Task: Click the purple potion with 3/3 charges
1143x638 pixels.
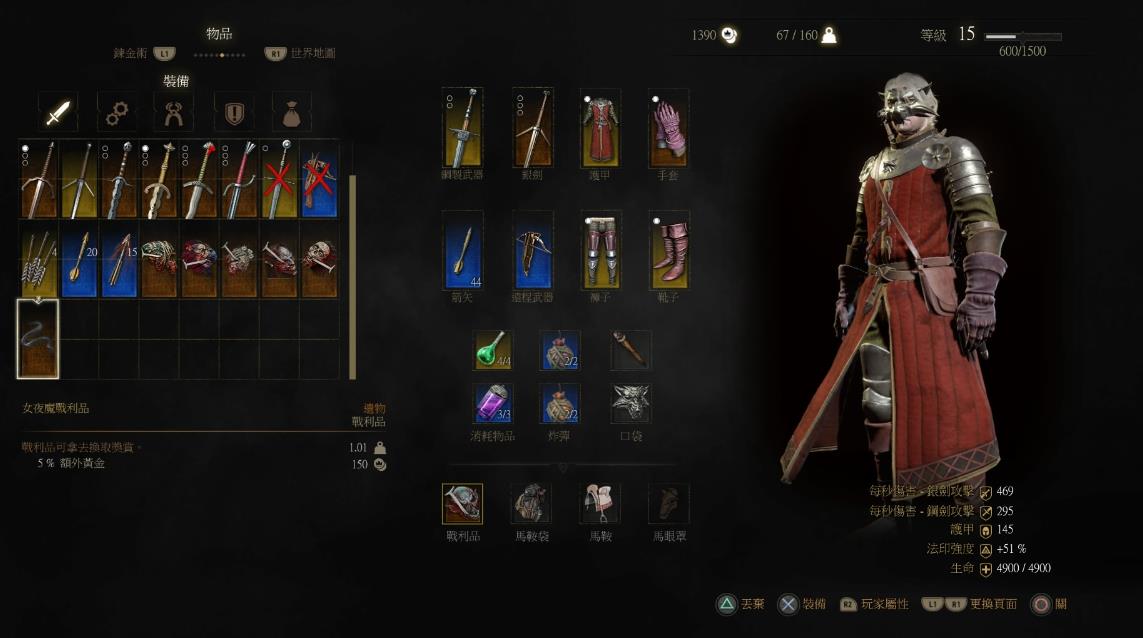Action: (492, 402)
